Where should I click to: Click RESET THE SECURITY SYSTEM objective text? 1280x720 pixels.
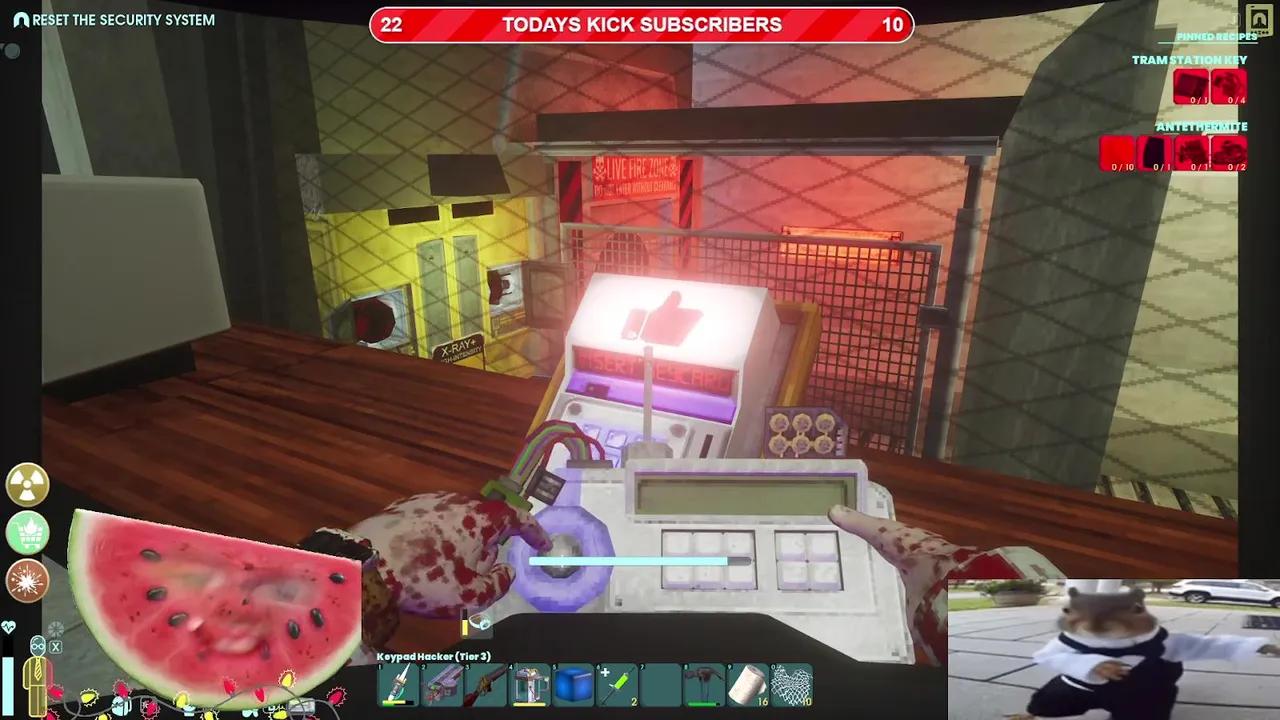point(125,19)
